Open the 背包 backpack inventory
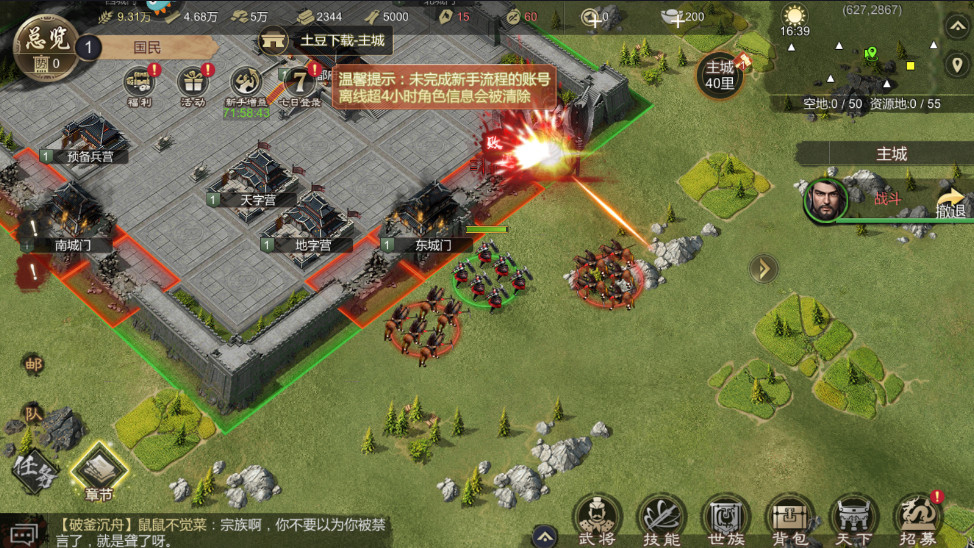 (789, 518)
